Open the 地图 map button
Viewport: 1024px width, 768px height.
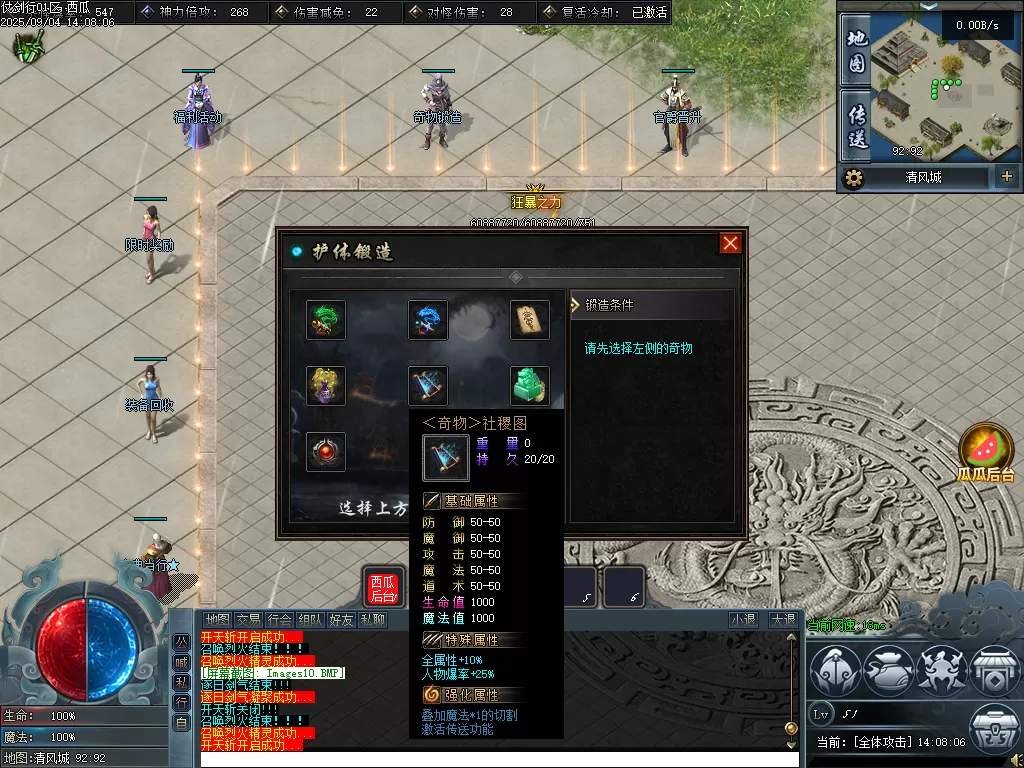pyautogui.click(x=856, y=53)
